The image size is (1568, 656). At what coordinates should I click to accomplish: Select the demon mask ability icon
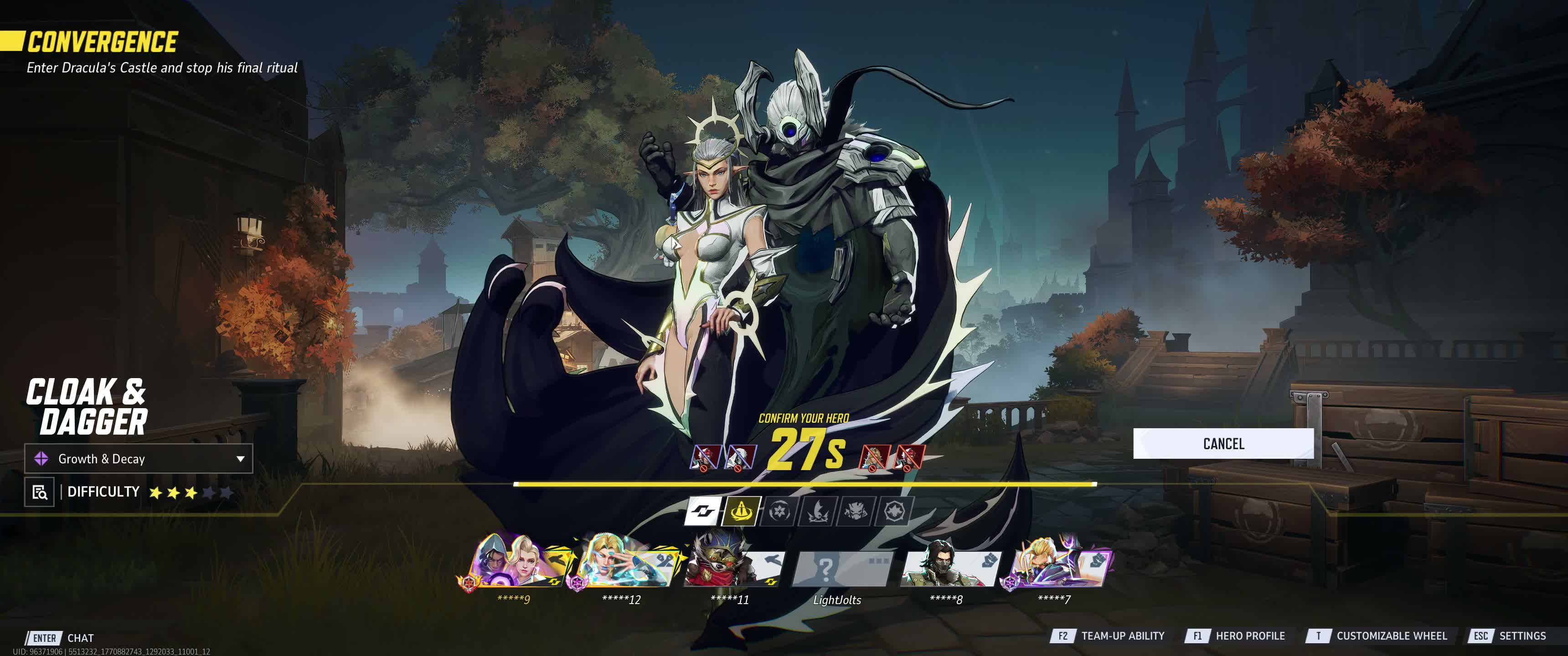[856, 511]
